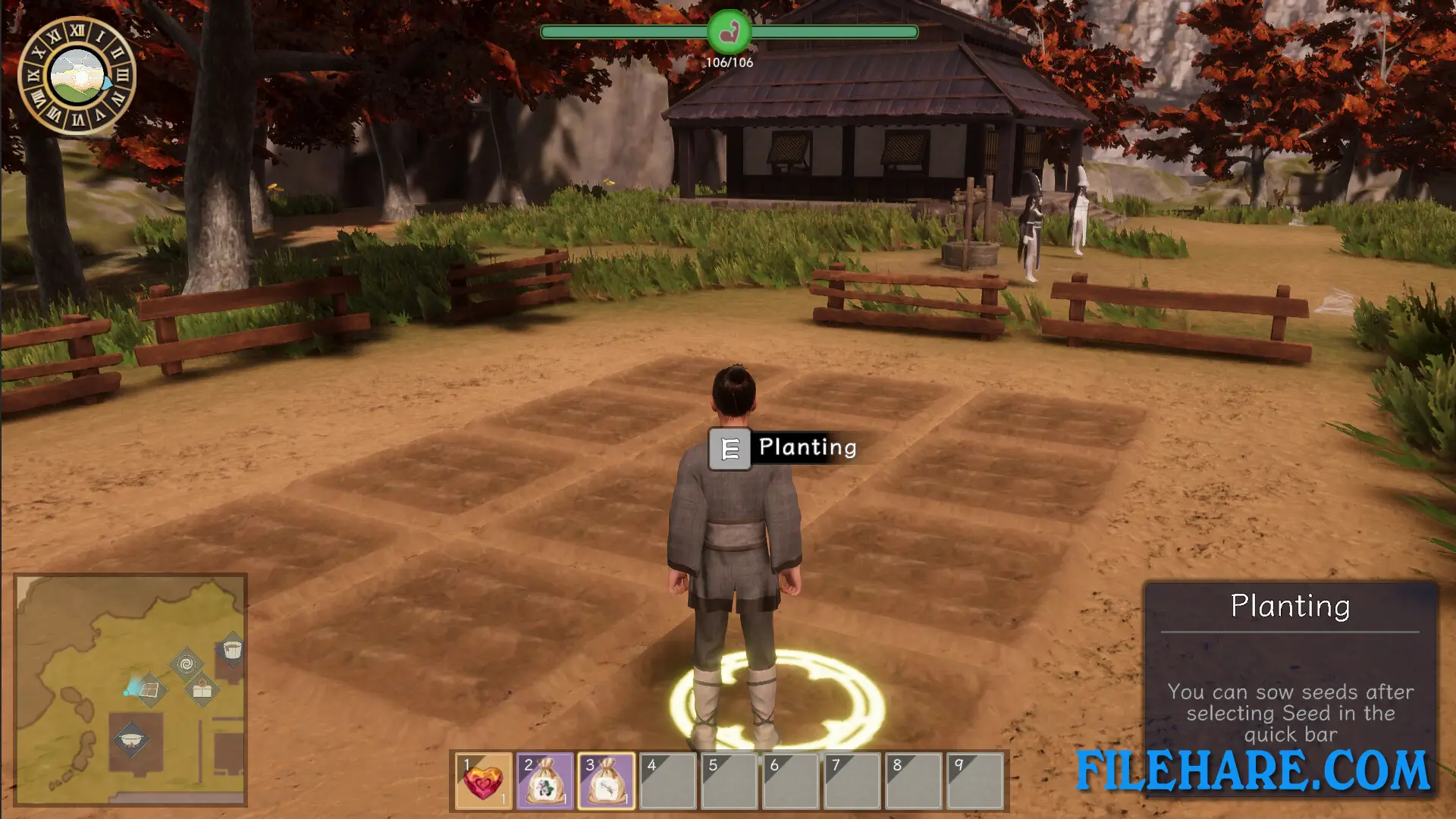Click the health icon on the green health bar
The image size is (1456, 819).
[729, 31]
